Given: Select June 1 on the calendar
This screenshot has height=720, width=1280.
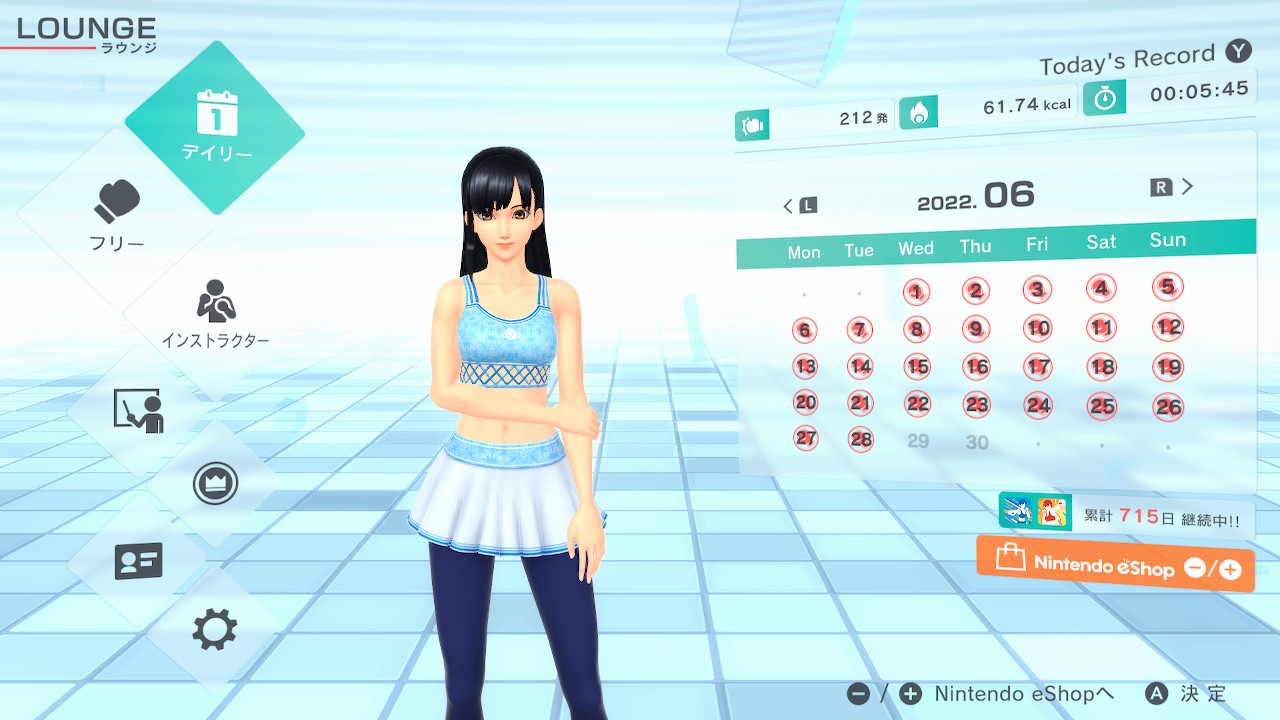Looking at the screenshot, I should (916, 292).
